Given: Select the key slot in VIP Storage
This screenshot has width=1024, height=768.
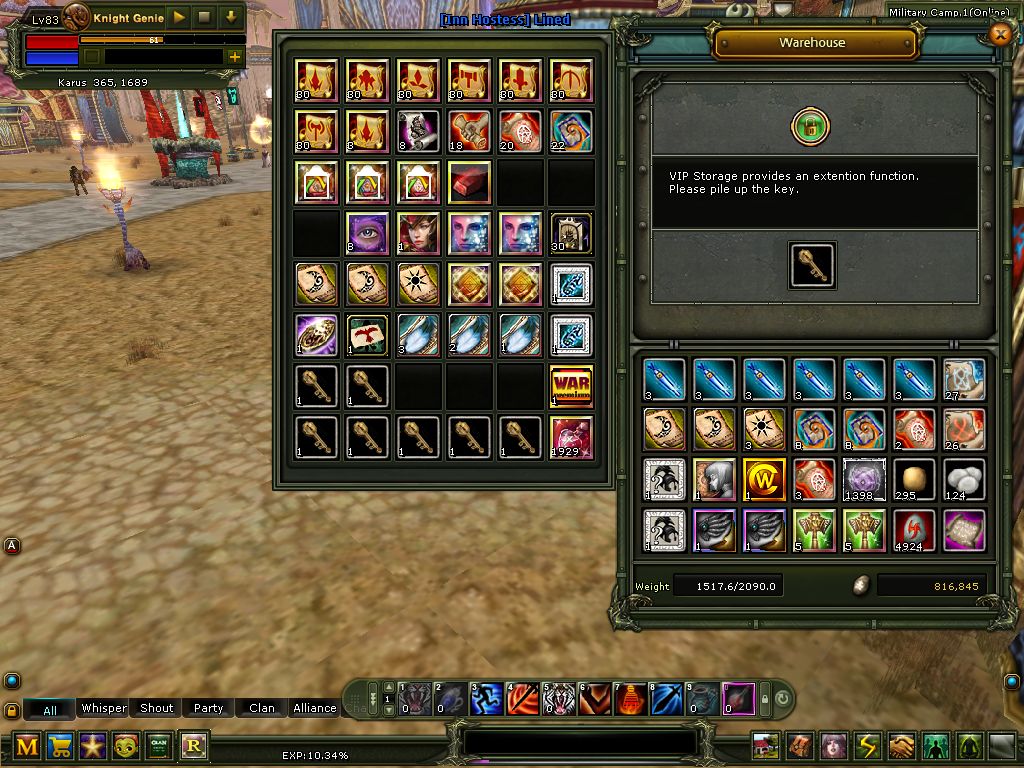Looking at the screenshot, I should [812, 267].
